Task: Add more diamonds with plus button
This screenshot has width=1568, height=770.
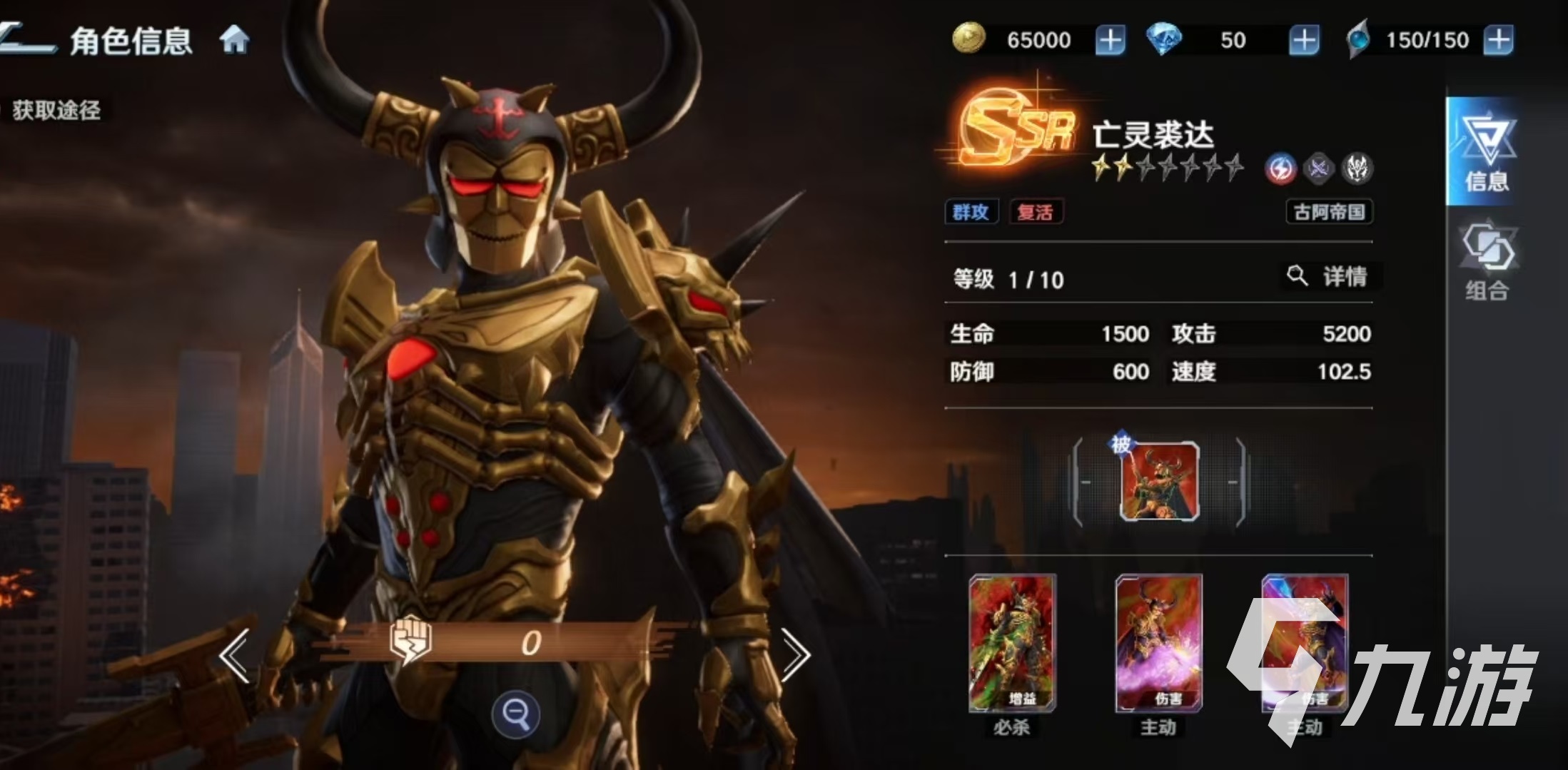Action: click(1304, 40)
